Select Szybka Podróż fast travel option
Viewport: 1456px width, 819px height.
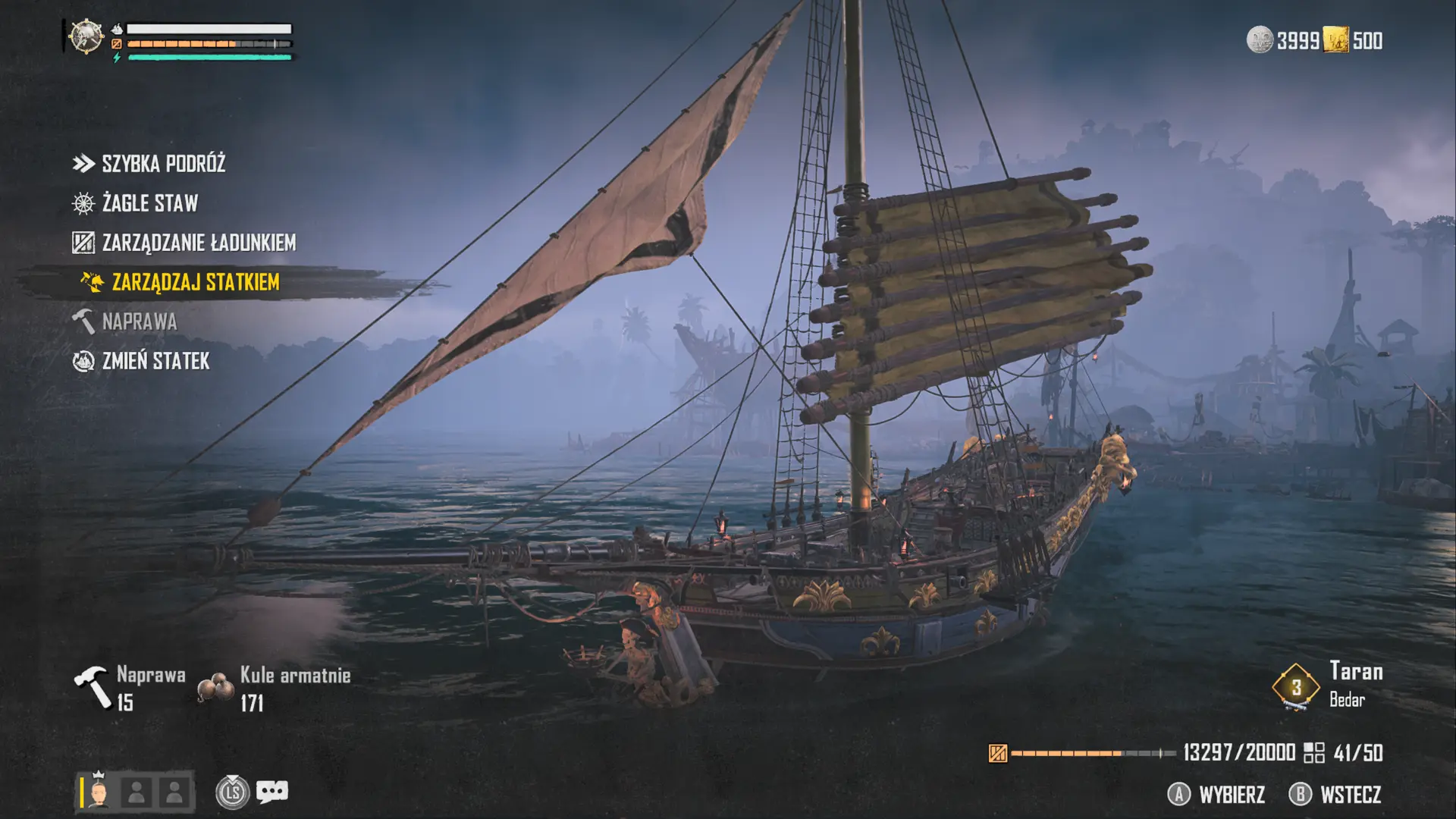pyautogui.click(x=163, y=164)
